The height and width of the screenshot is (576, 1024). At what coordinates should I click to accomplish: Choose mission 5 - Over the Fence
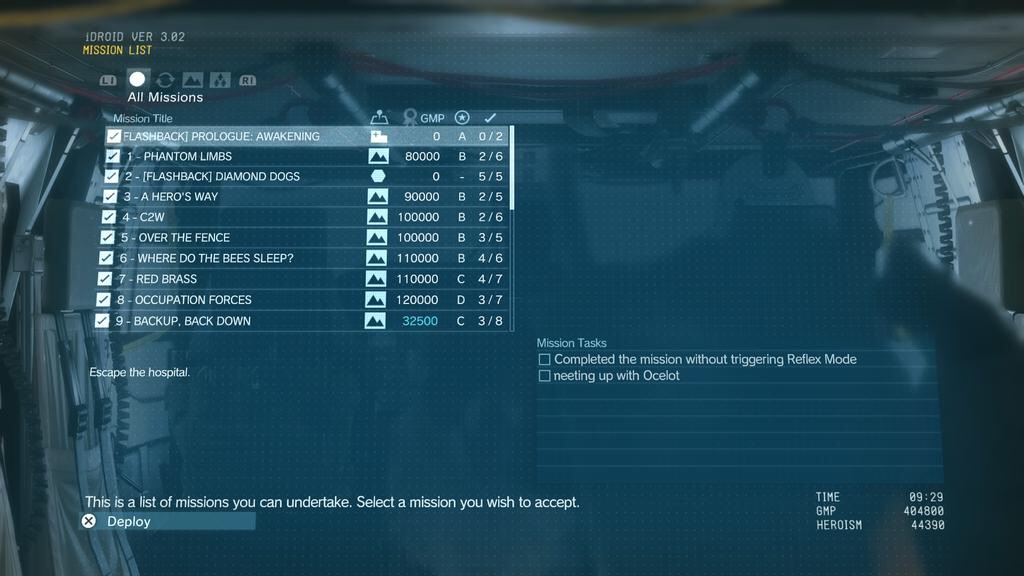pyautogui.click(x=176, y=237)
